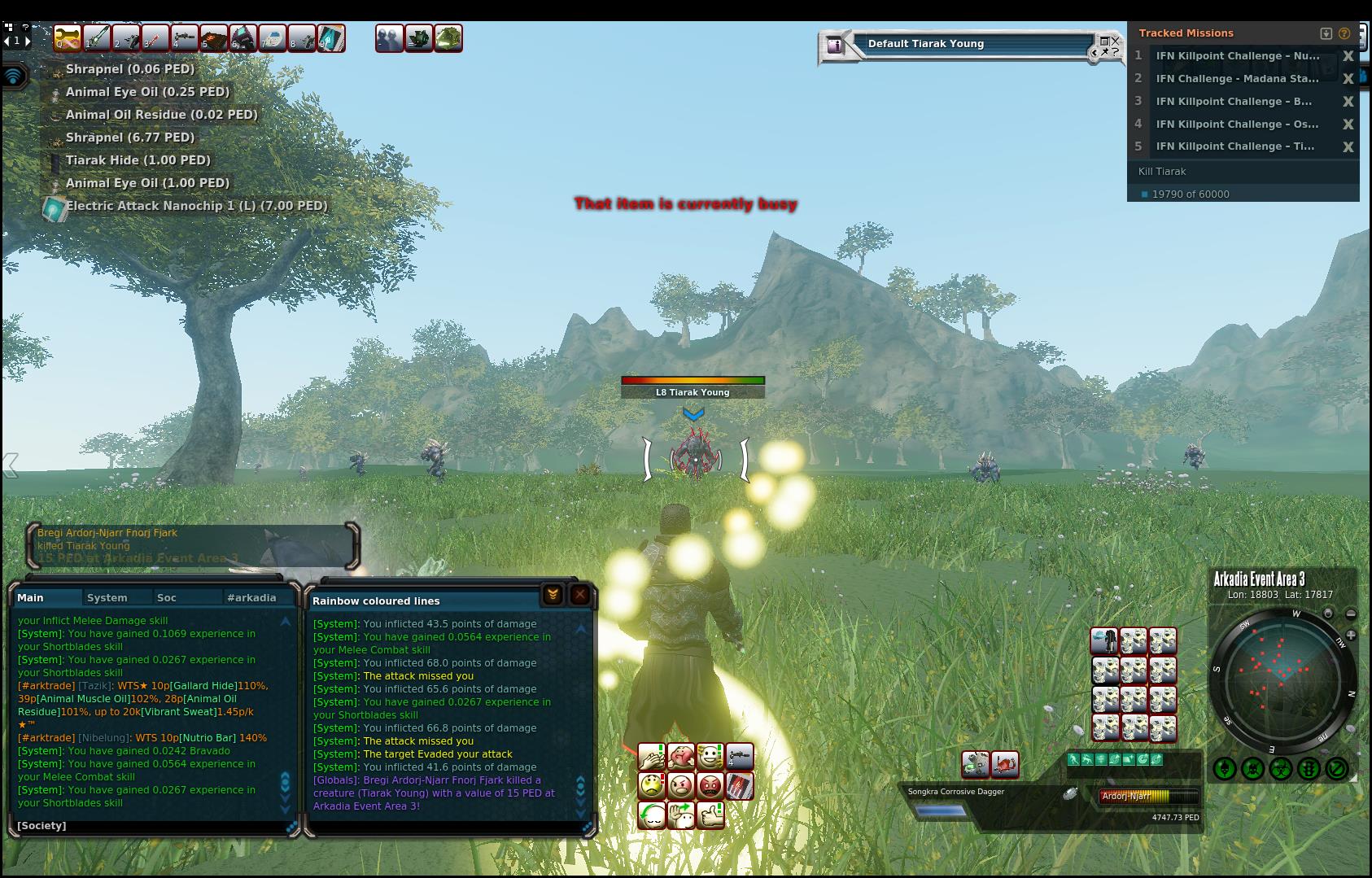Select the red blade in slot 3
1372x878 pixels.
tap(155, 38)
